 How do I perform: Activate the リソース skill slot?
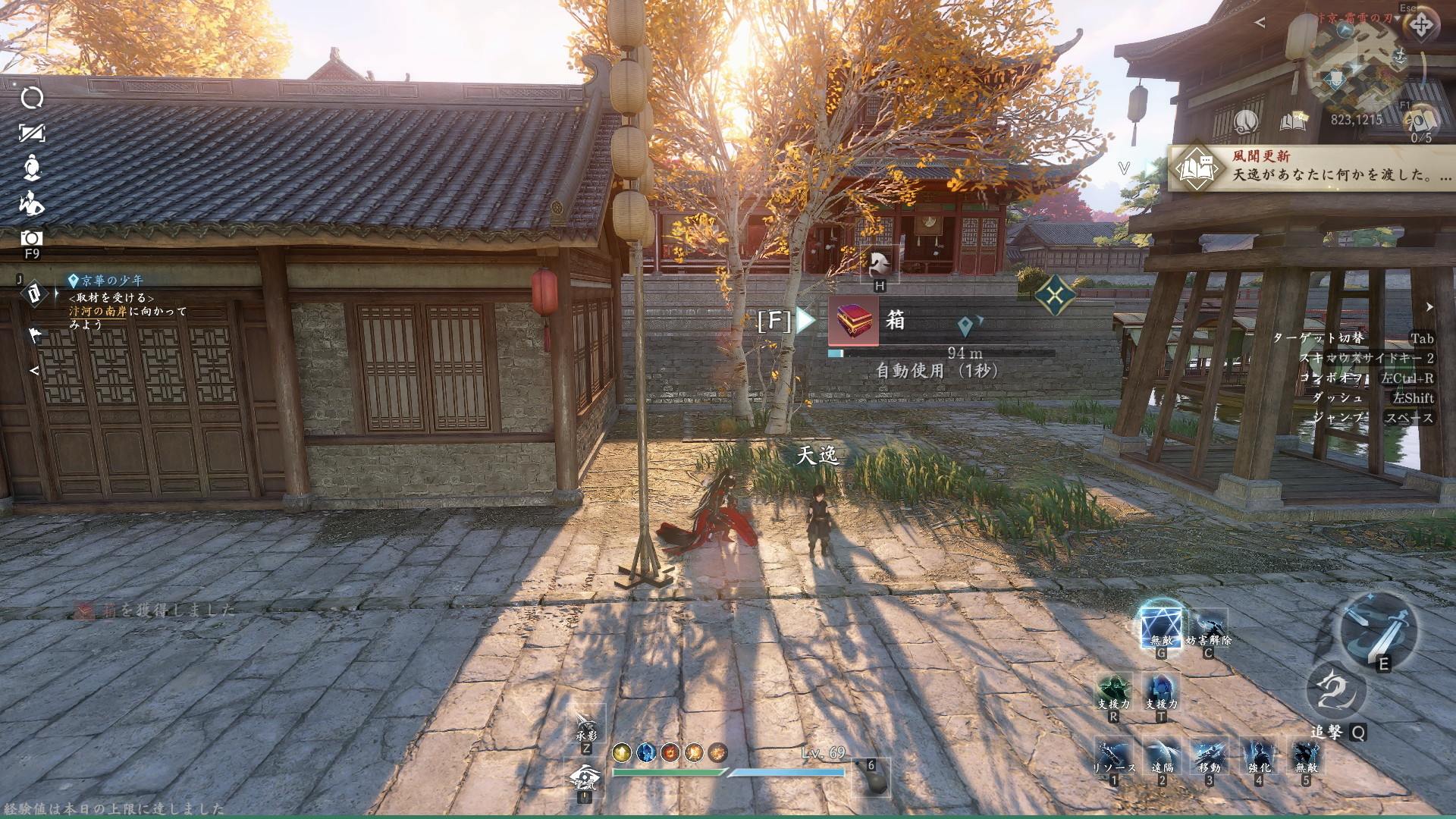[1114, 757]
